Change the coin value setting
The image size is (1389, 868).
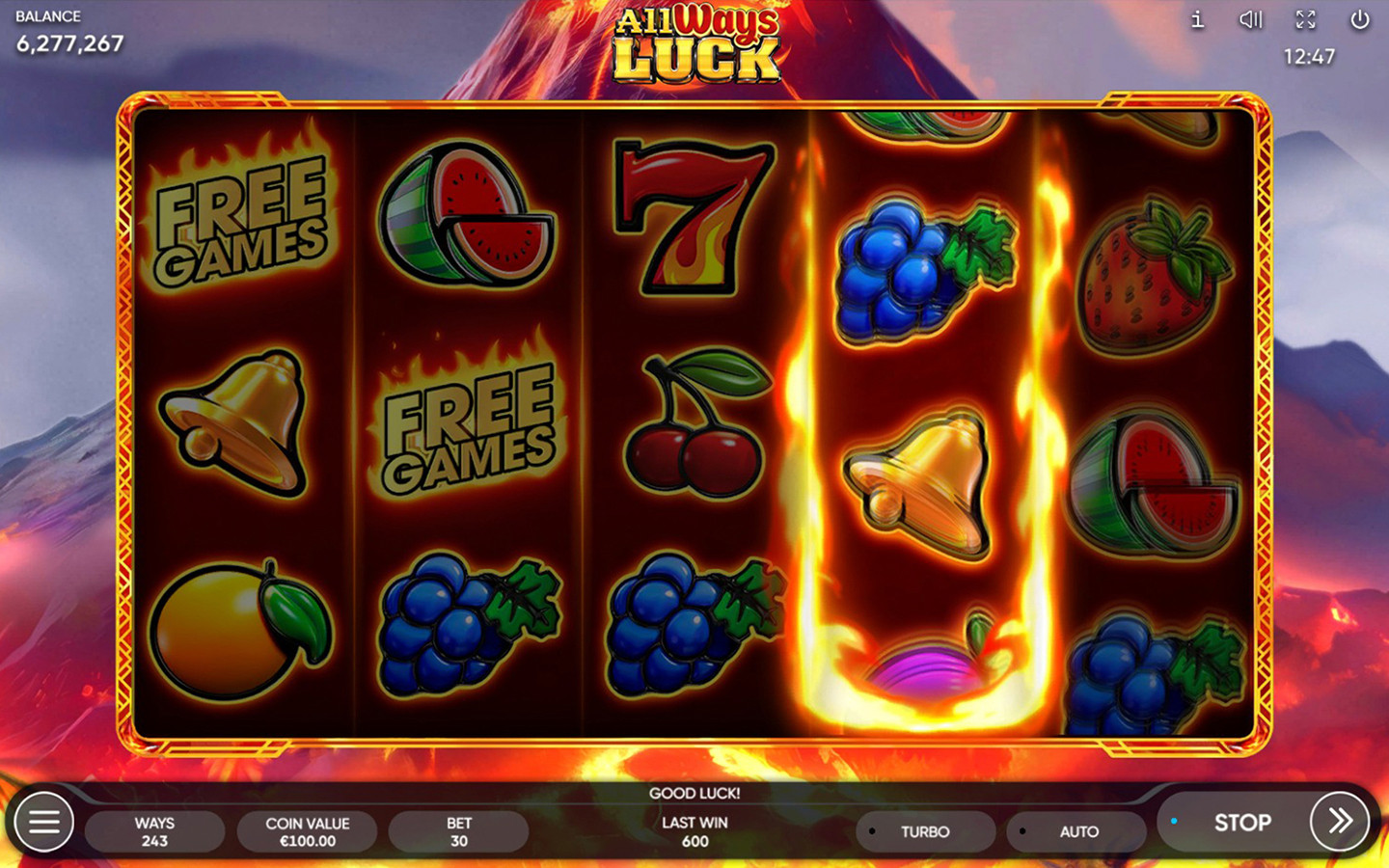(307, 831)
